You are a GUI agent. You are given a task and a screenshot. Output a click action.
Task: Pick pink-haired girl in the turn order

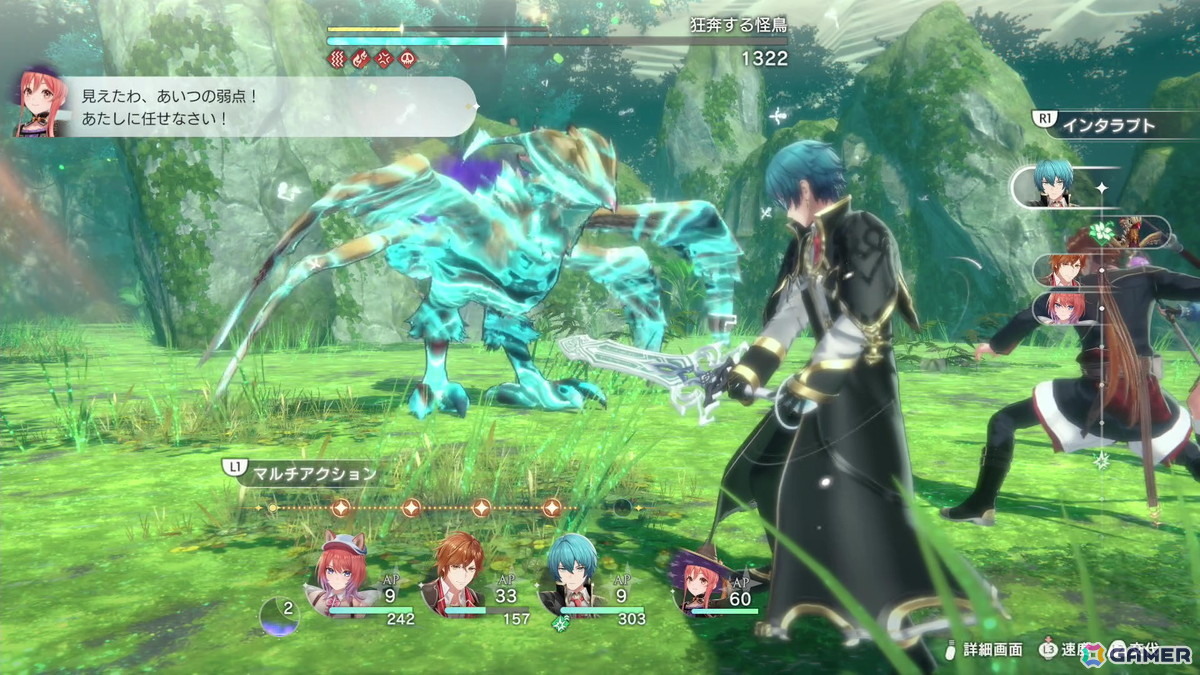[1063, 307]
